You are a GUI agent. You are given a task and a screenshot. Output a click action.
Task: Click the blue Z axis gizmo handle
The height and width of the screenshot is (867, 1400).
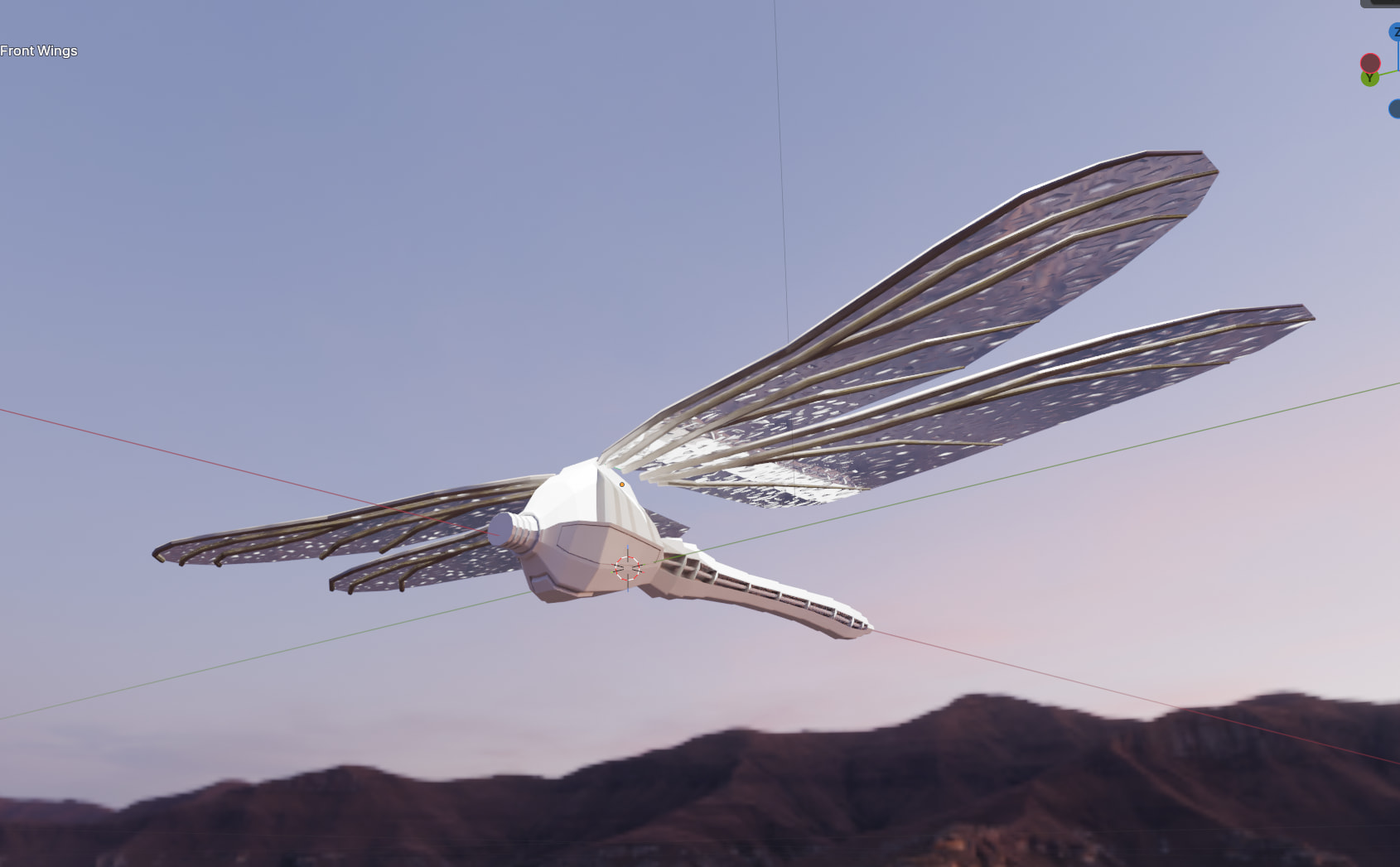click(1395, 33)
